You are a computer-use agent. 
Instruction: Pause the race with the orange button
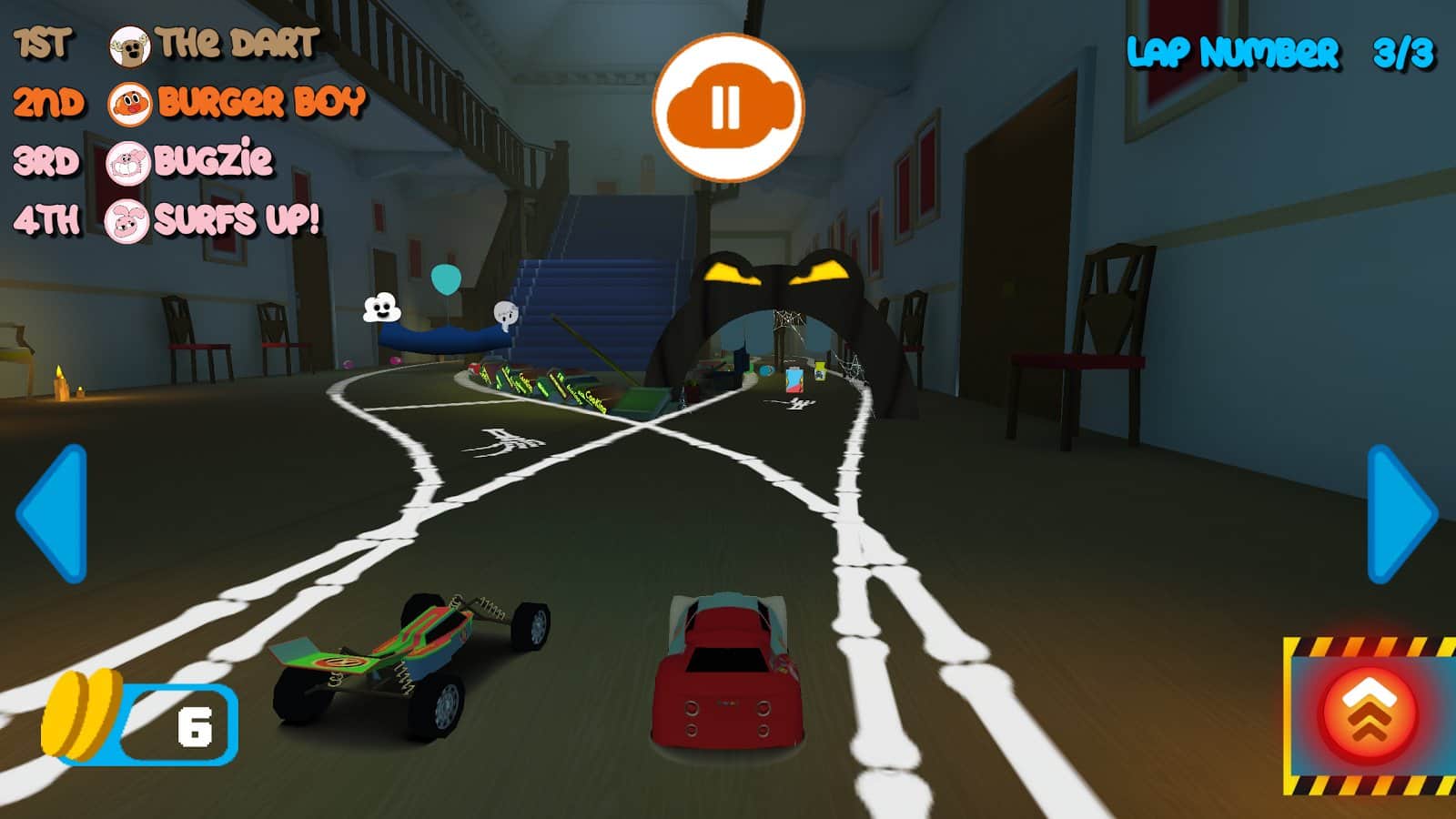[727, 107]
